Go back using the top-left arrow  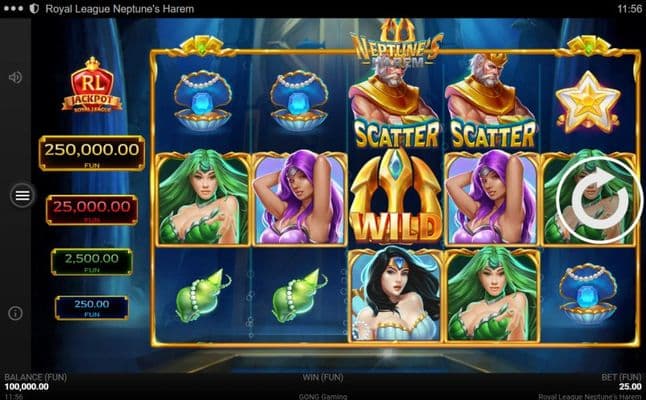click(x=12, y=8)
